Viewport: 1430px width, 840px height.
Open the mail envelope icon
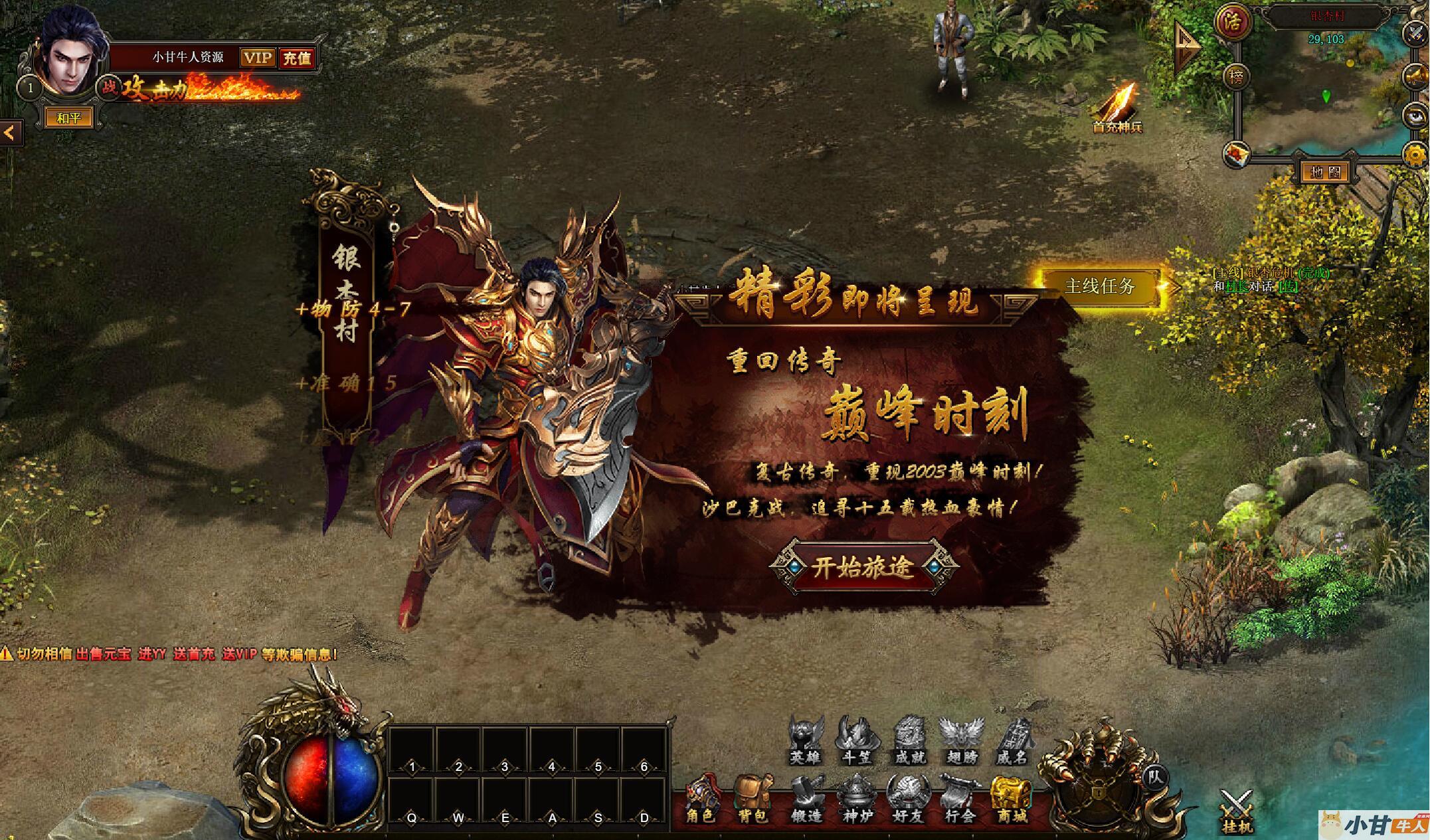click(x=1236, y=155)
